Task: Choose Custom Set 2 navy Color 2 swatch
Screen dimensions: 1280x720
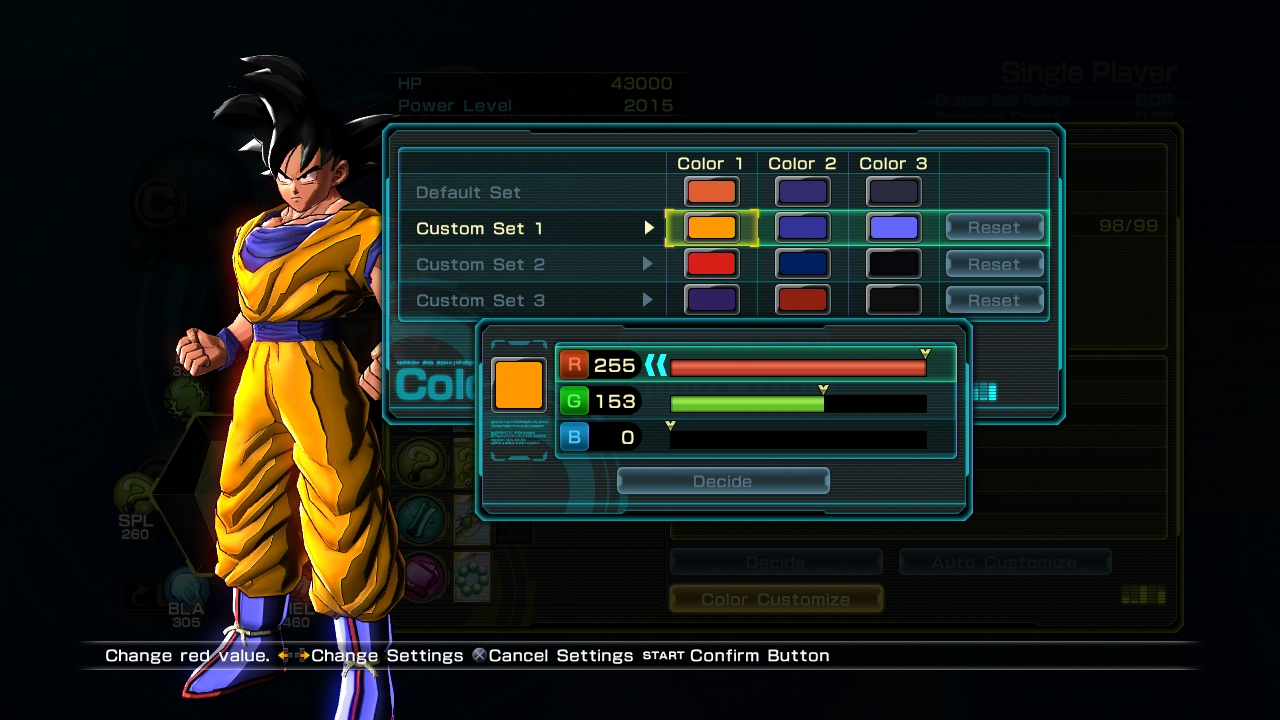Action: coord(802,264)
